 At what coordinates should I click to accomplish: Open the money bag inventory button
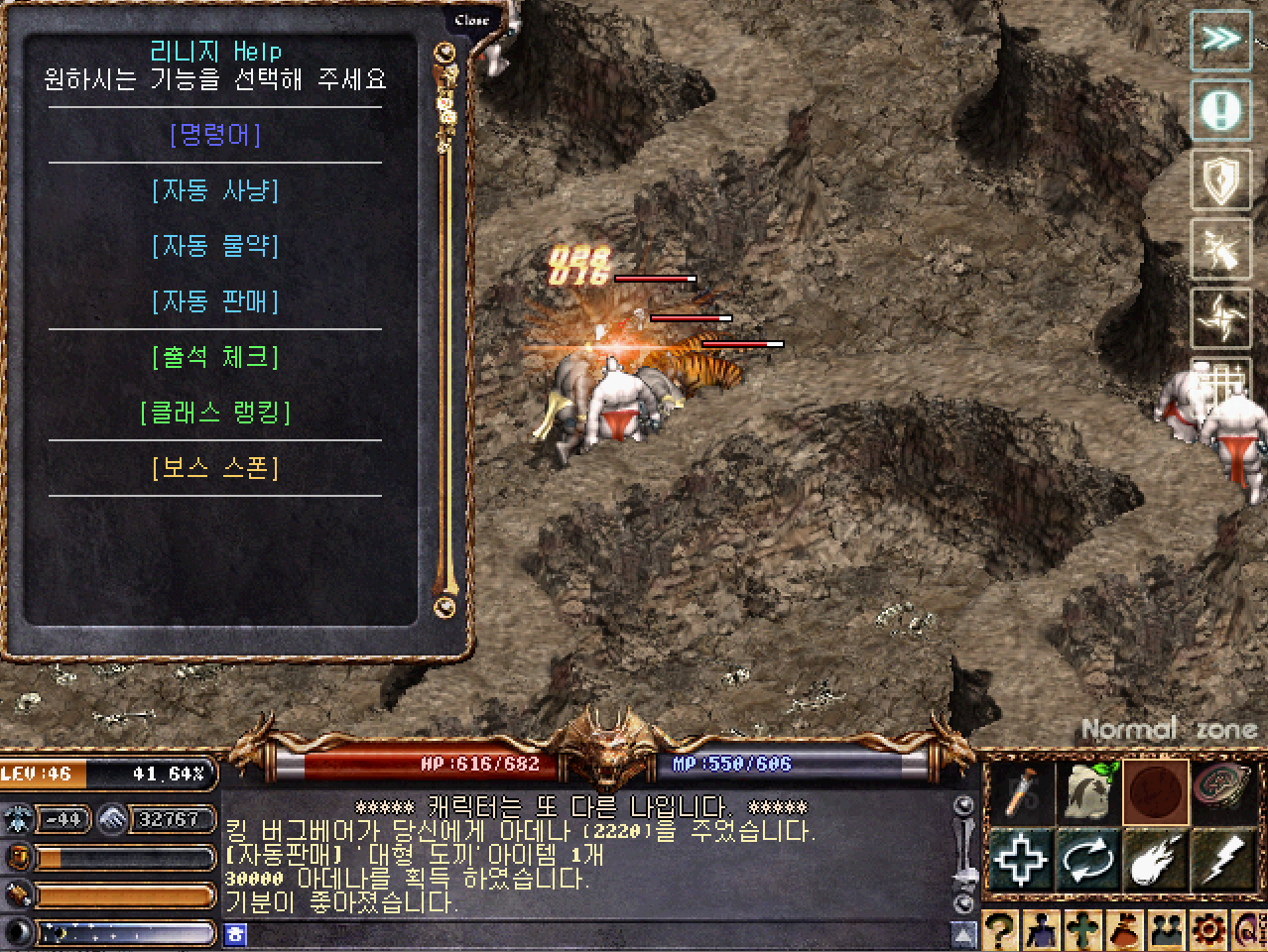[x=1124, y=932]
